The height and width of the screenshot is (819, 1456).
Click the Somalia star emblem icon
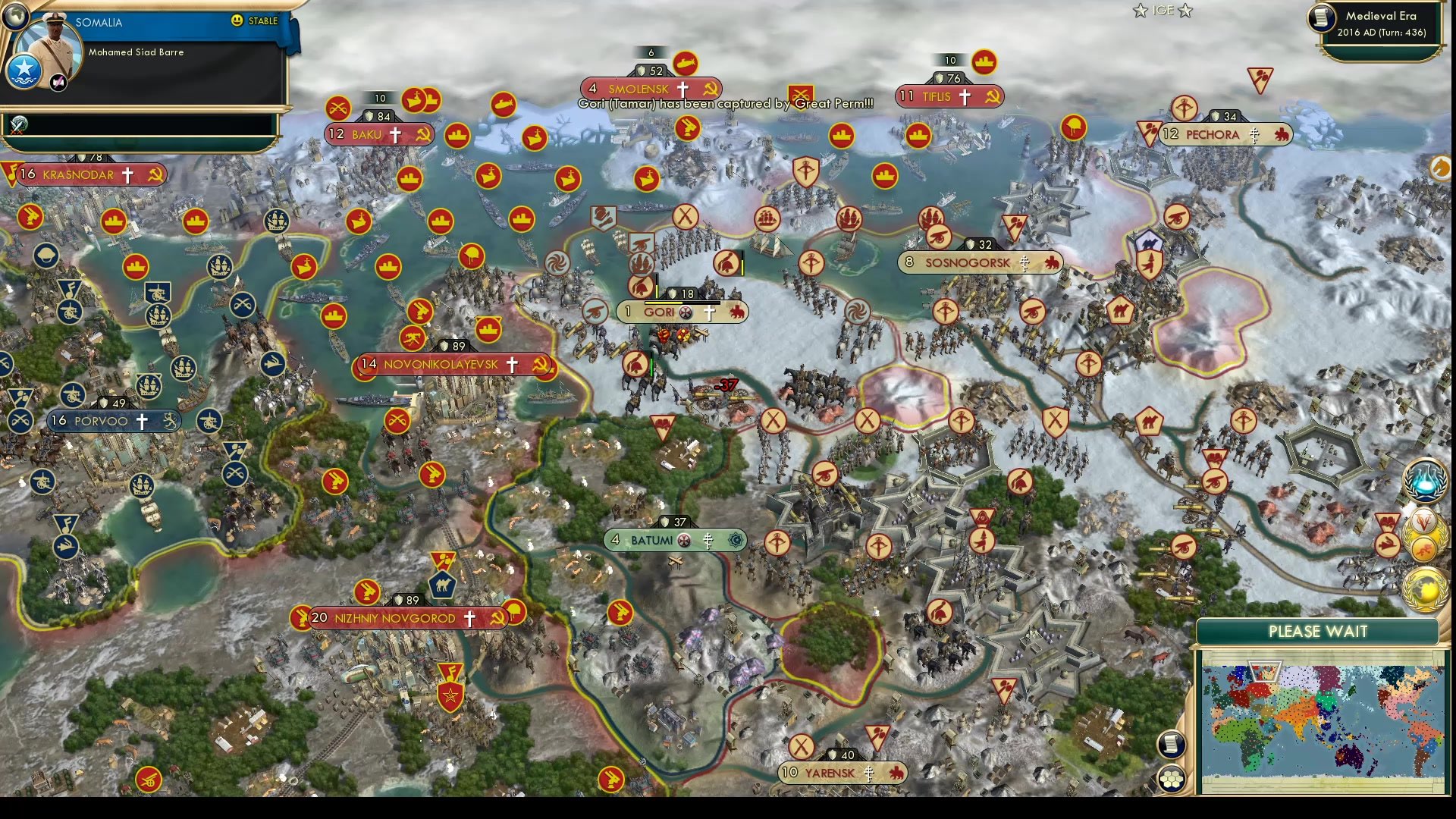pos(24,71)
